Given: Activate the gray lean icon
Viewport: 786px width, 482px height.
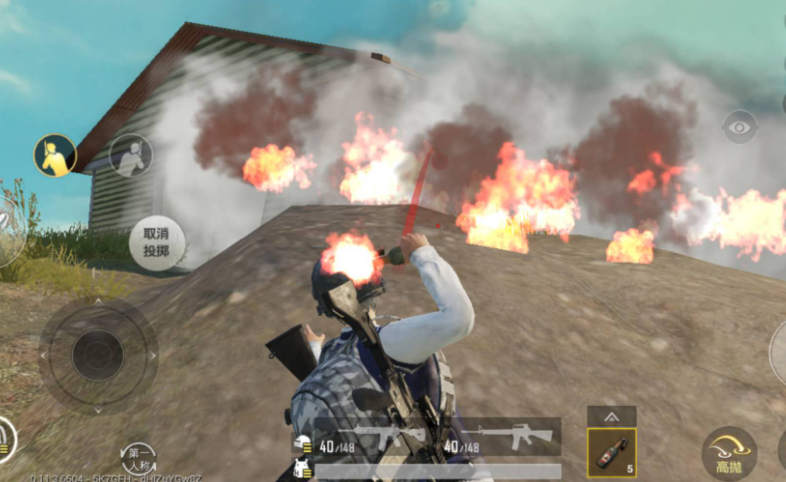Looking at the screenshot, I should (x=130, y=155).
